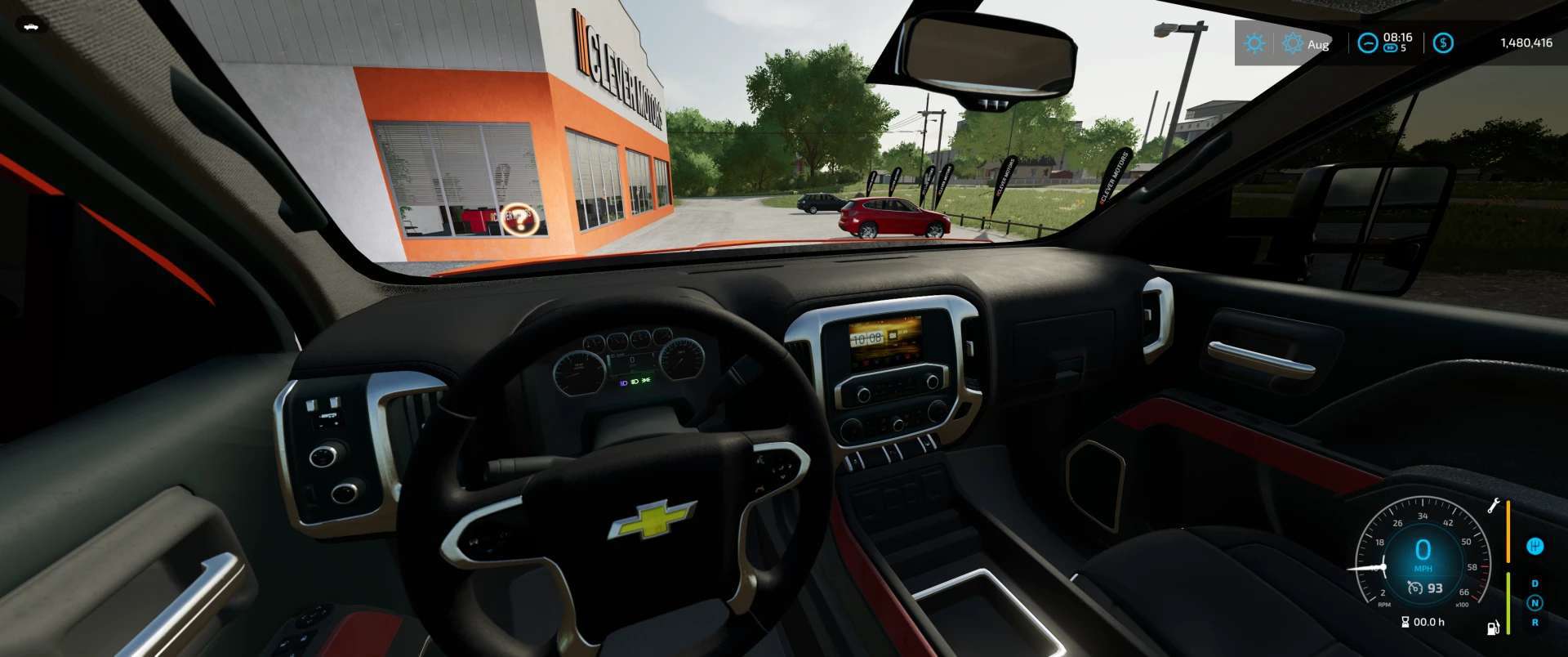Screen dimensions: 1568x657
Task: Click the 08:16 time display
Action: (1397, 38)
